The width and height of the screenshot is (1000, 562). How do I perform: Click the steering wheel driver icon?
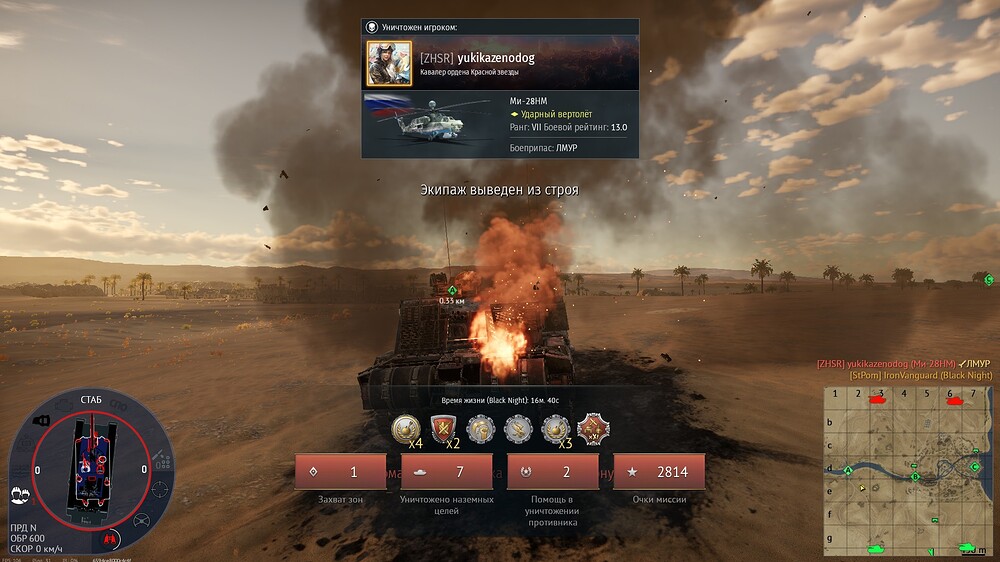pyautogui.click(x=140, y=520)
